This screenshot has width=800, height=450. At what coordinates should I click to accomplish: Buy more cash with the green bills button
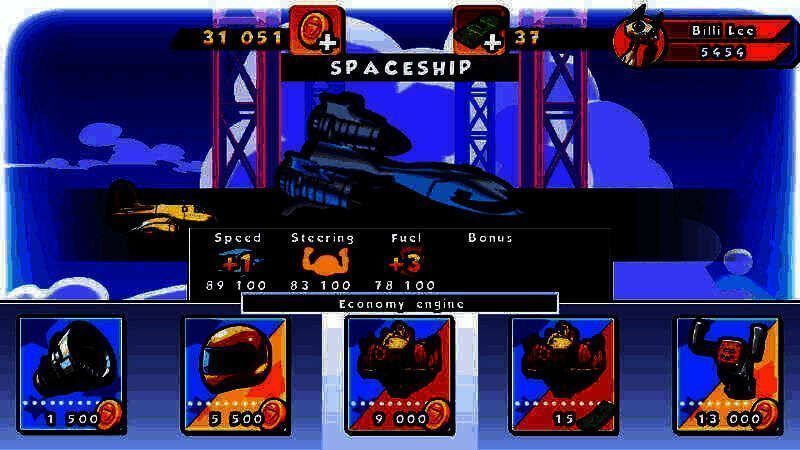tap(480, 31)
